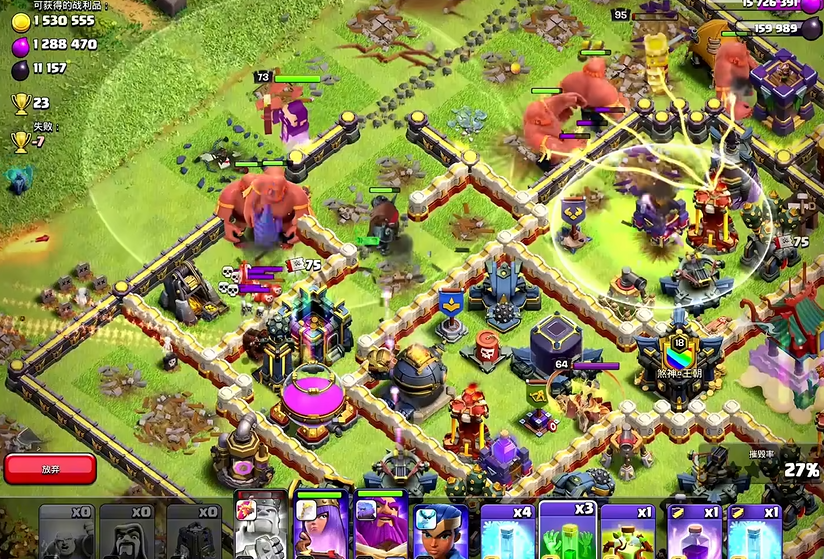
Task: Select the Archer Queen hero card
Action: tap(320, 528)
